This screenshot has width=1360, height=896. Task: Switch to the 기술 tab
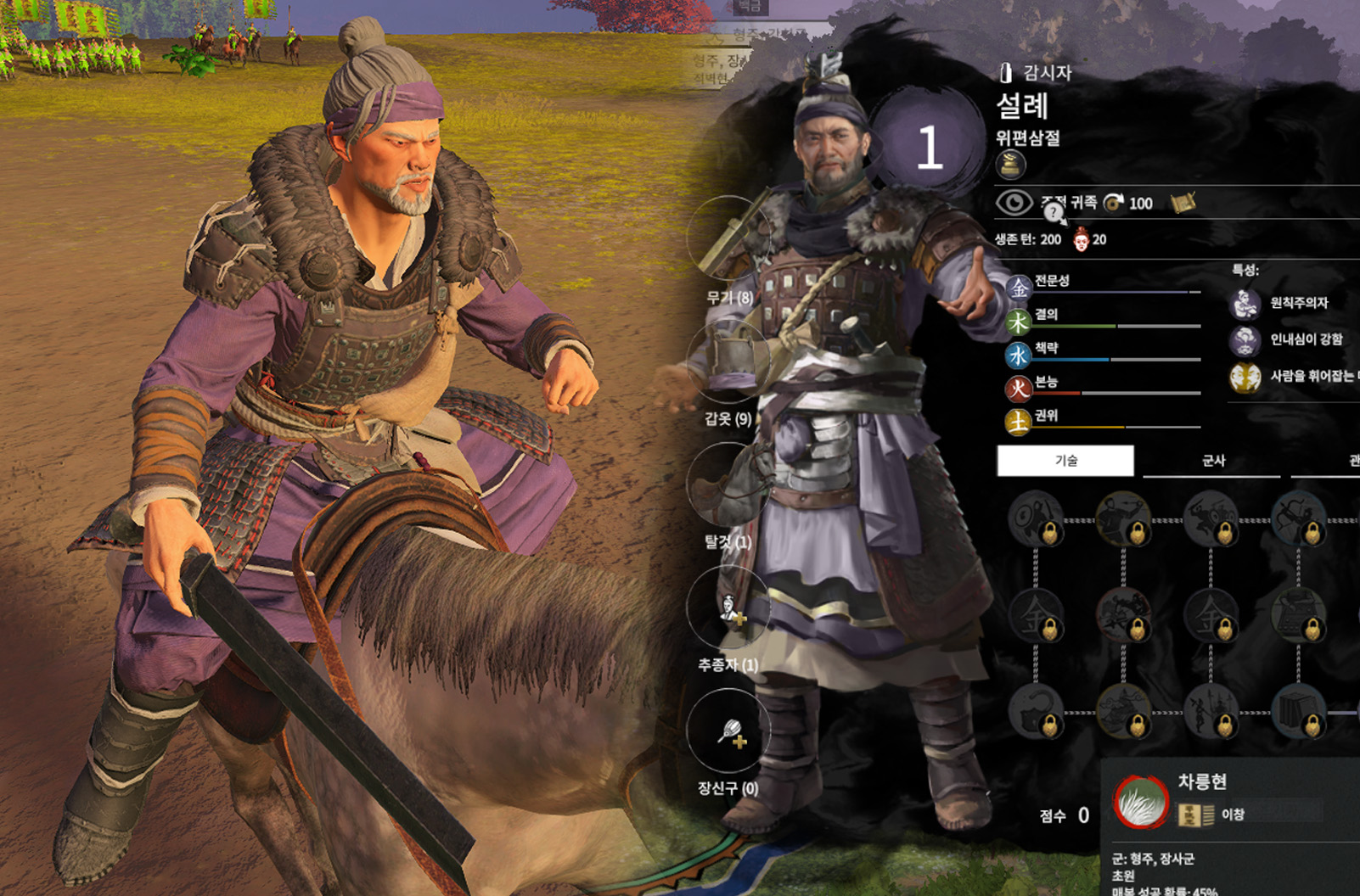pos(1065,461)
